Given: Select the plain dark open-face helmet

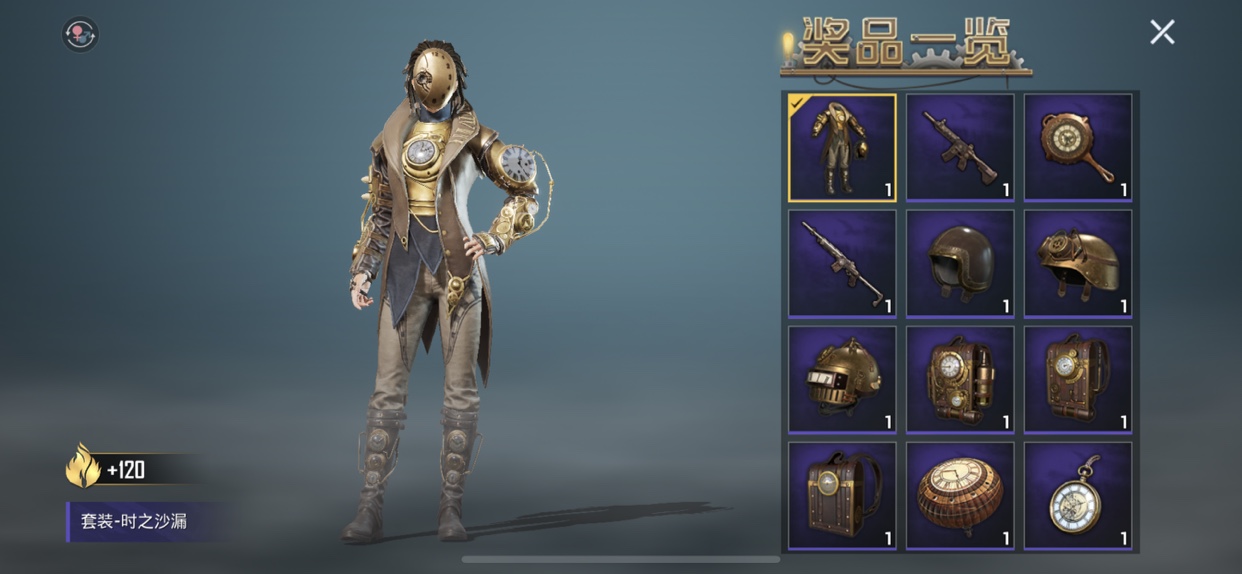Looking at the screenshot, I should pos(960,263).
